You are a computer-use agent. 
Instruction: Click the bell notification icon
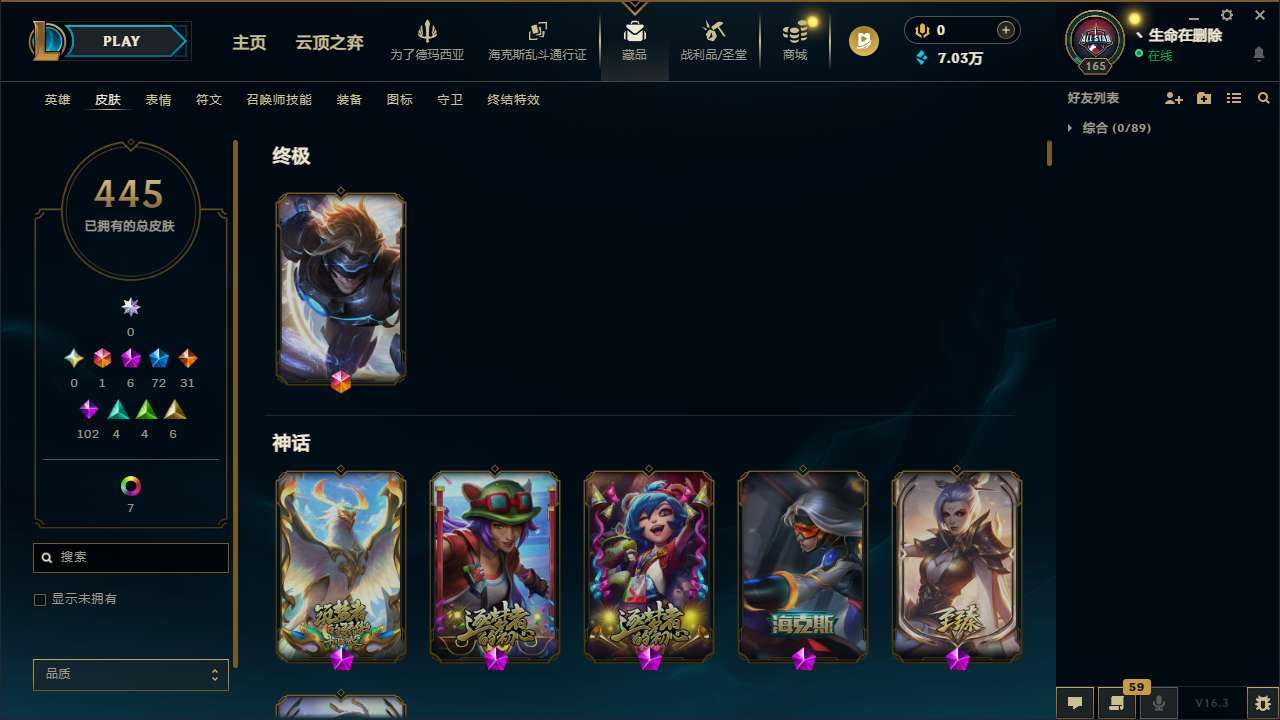(x=1259, y=55)
